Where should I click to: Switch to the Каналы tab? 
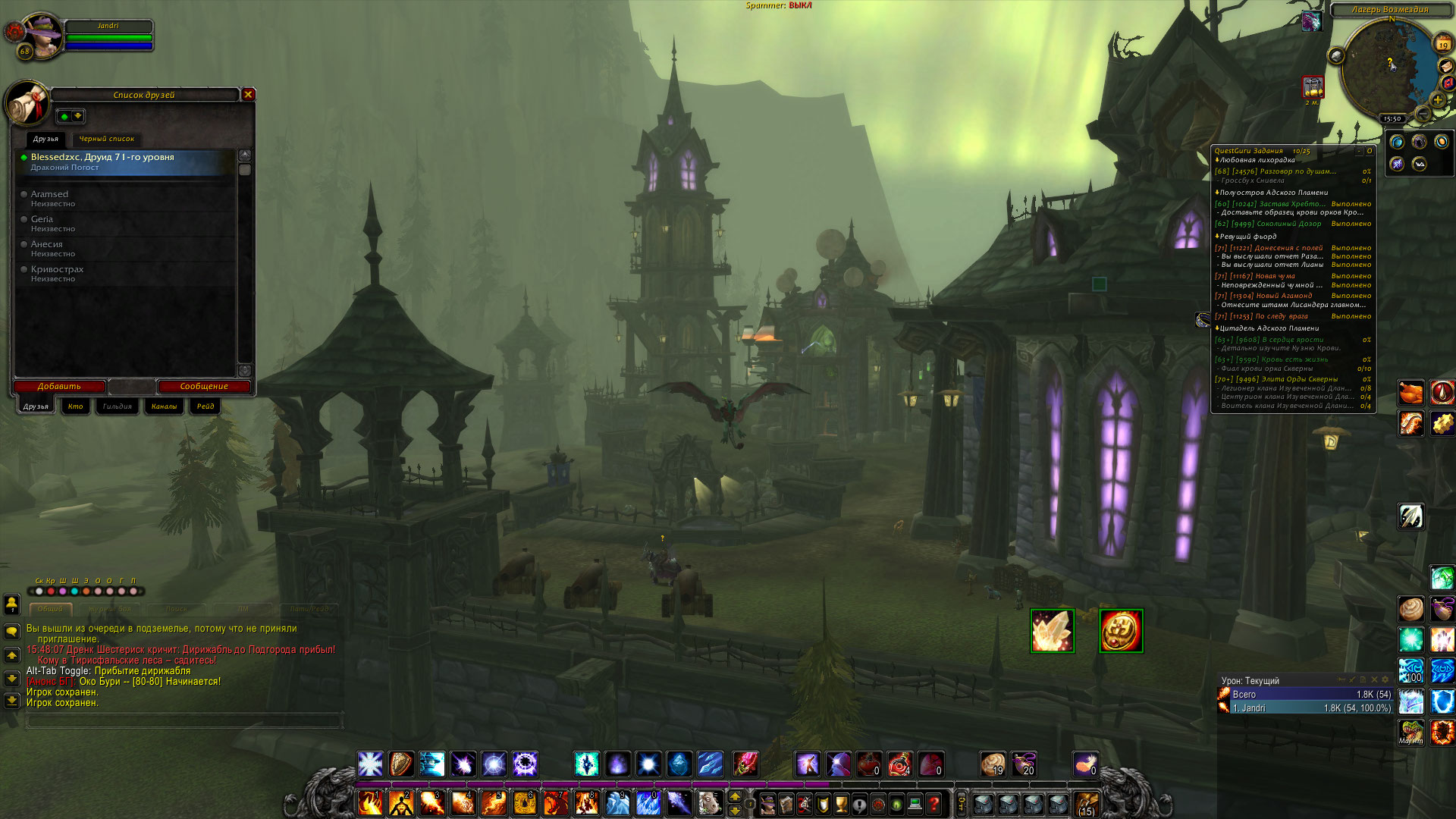pyautogui.click(x=164, y=406)
